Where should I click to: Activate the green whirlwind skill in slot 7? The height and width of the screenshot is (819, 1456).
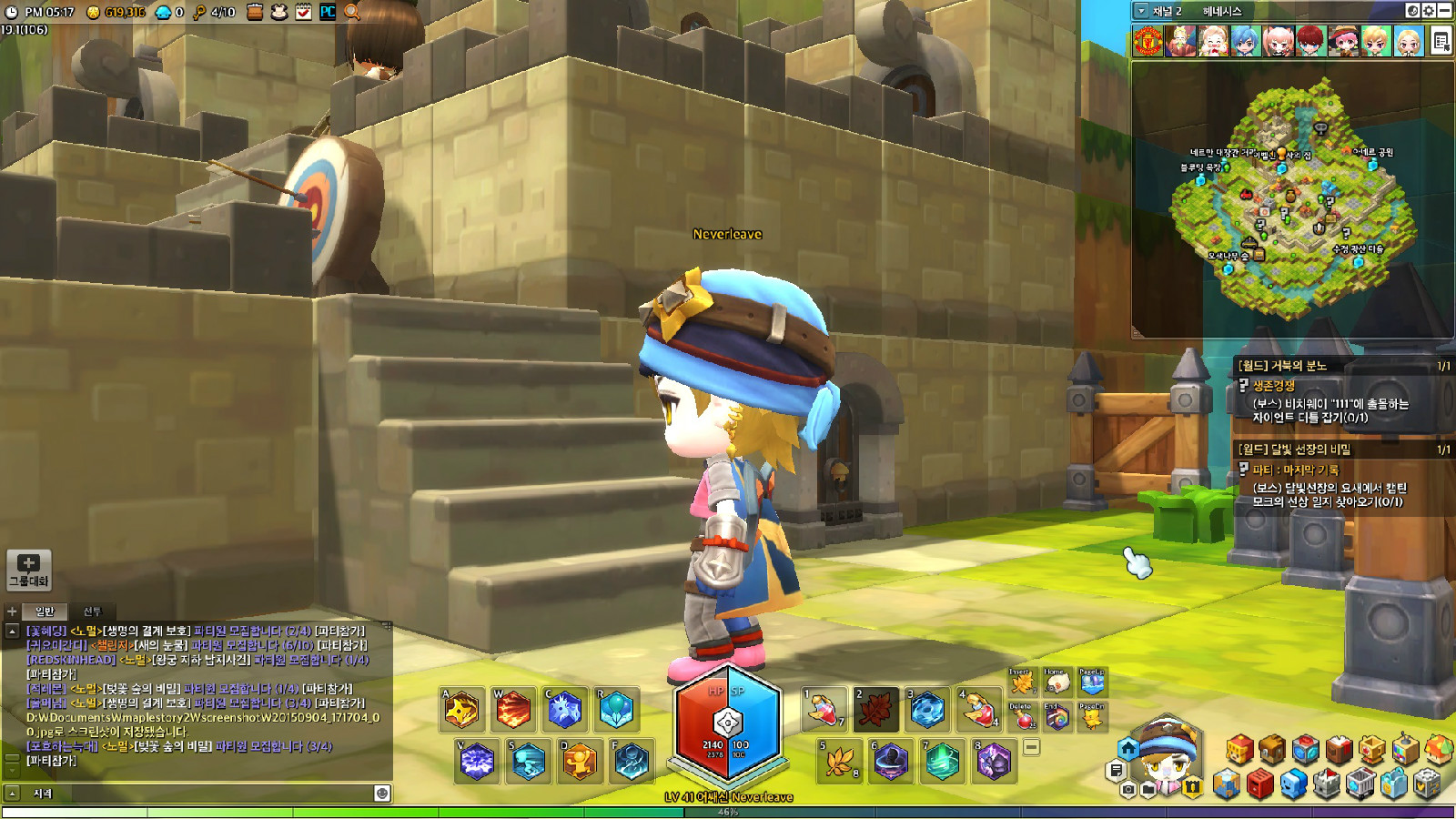point(942,761)
